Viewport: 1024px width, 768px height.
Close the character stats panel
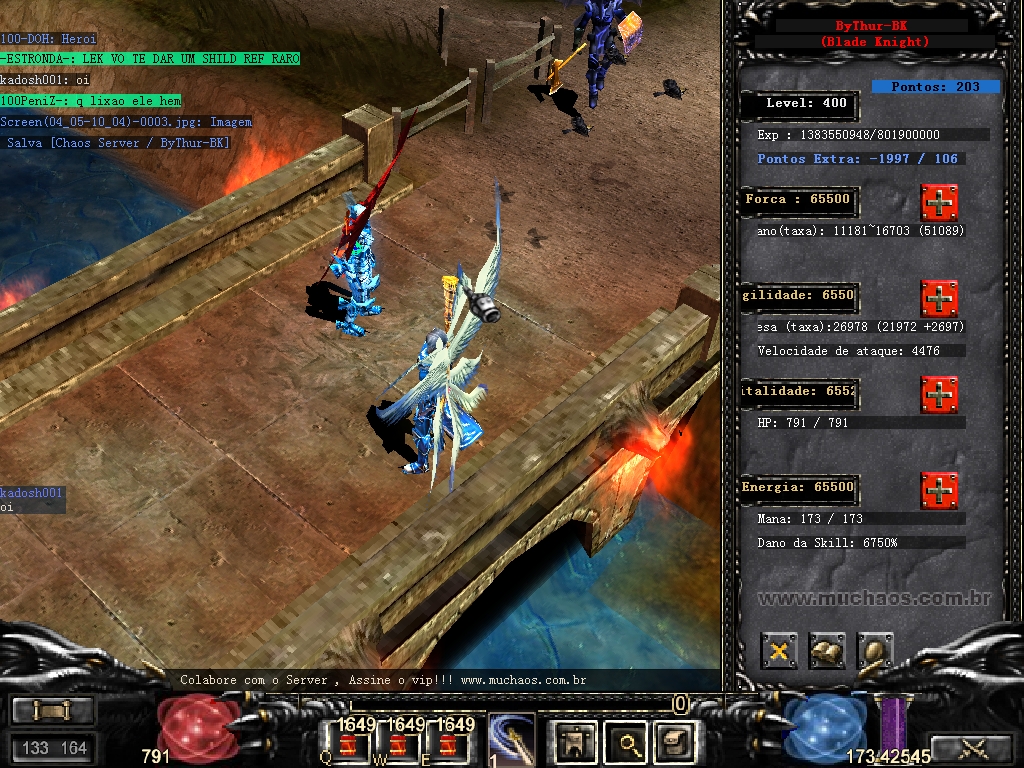pyautogui.click(x=778, y=651)
